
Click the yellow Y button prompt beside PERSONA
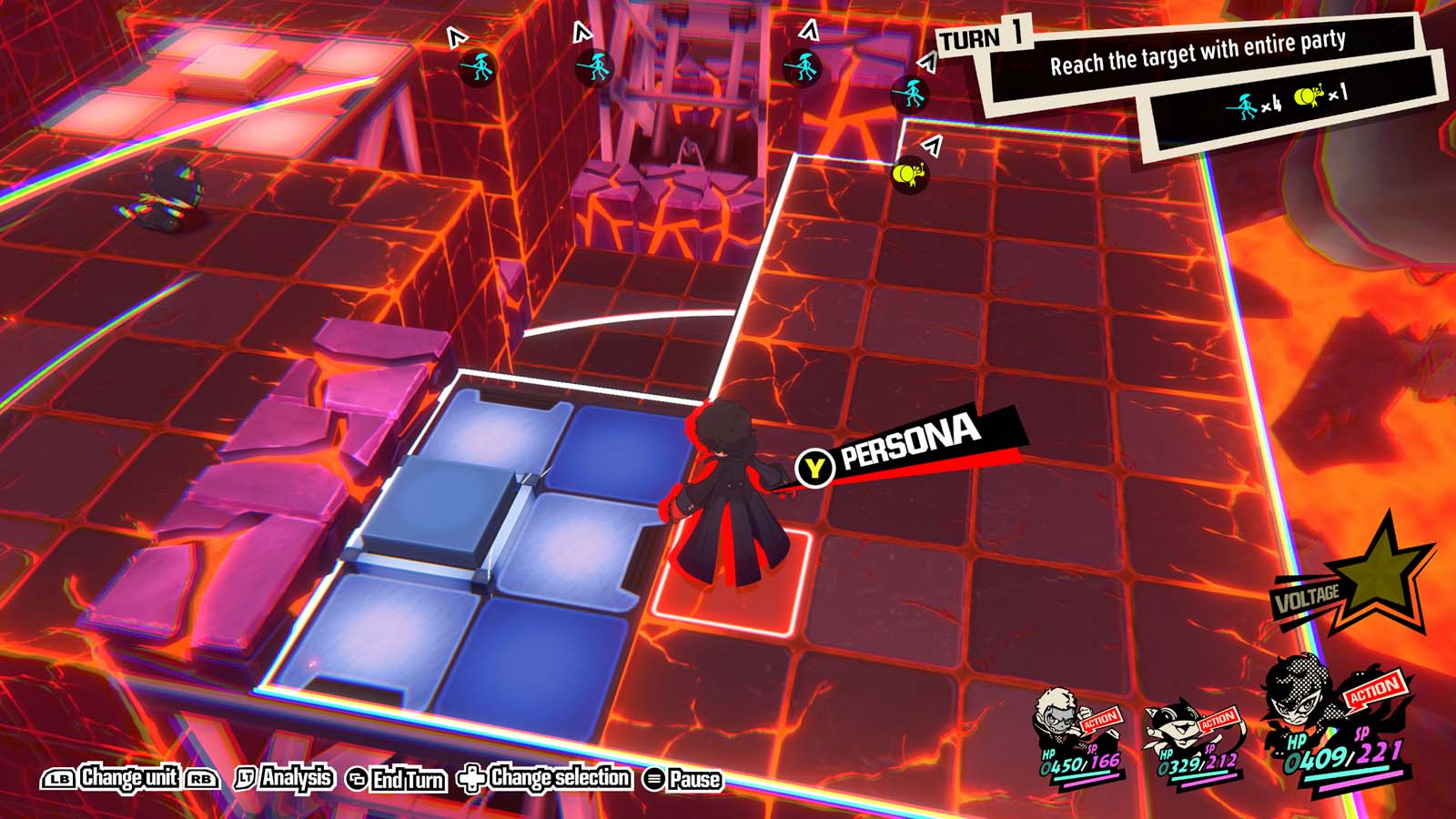pos(814,467)
